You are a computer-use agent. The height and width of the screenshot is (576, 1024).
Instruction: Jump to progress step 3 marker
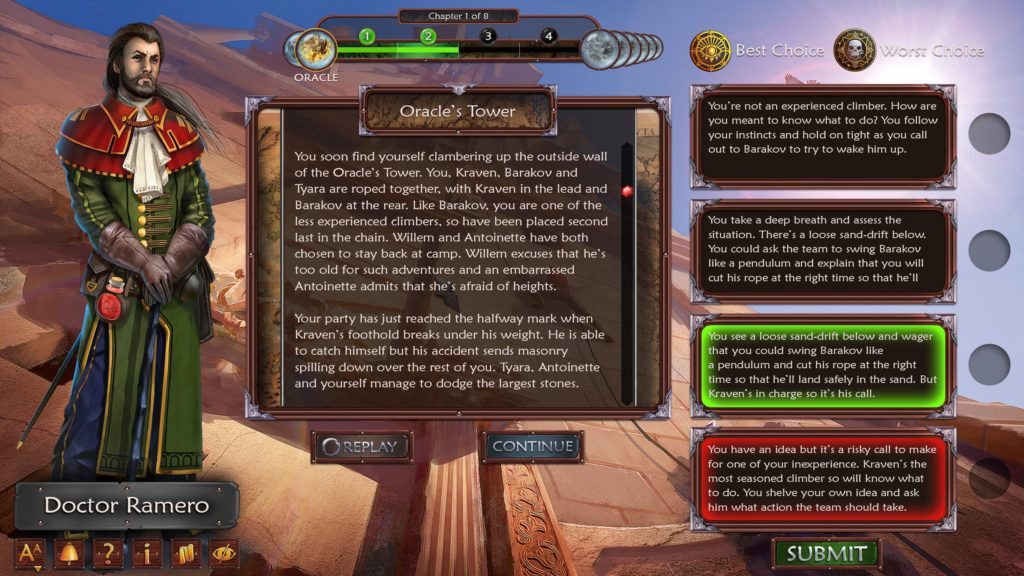point(488,36)
